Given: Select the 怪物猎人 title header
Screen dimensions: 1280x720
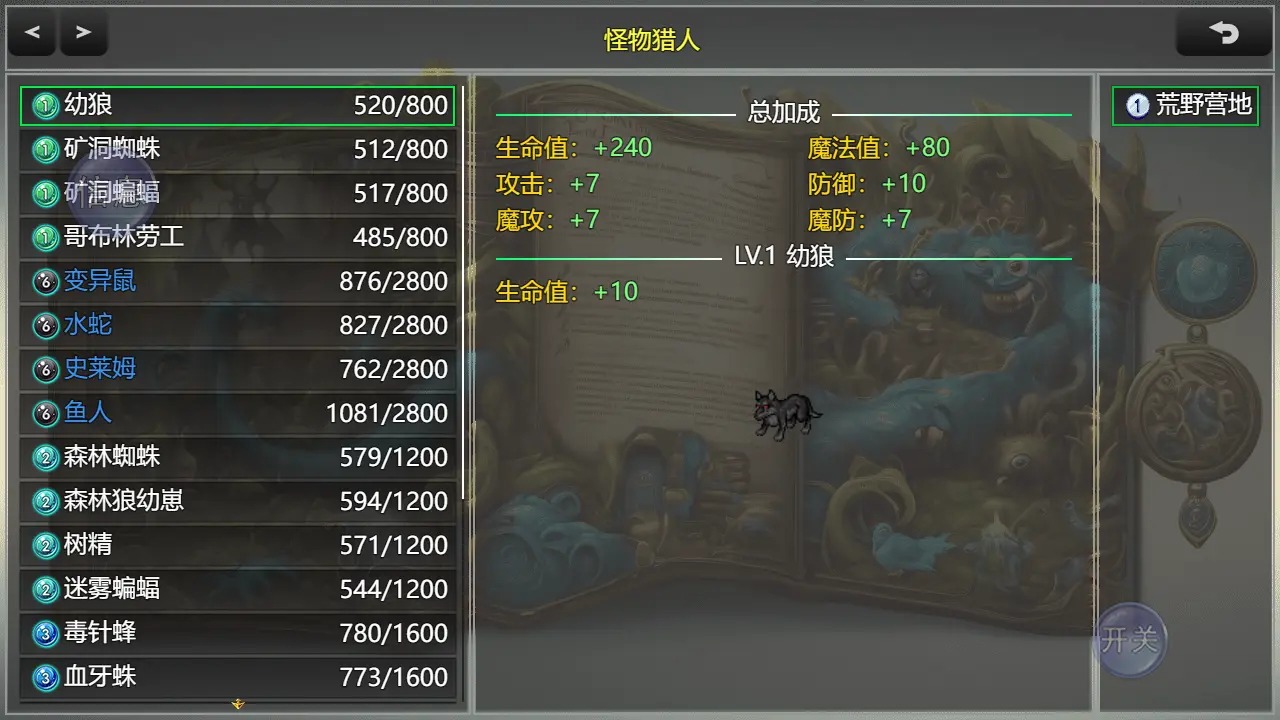Looking at the screenshot, I should [649, 40].
